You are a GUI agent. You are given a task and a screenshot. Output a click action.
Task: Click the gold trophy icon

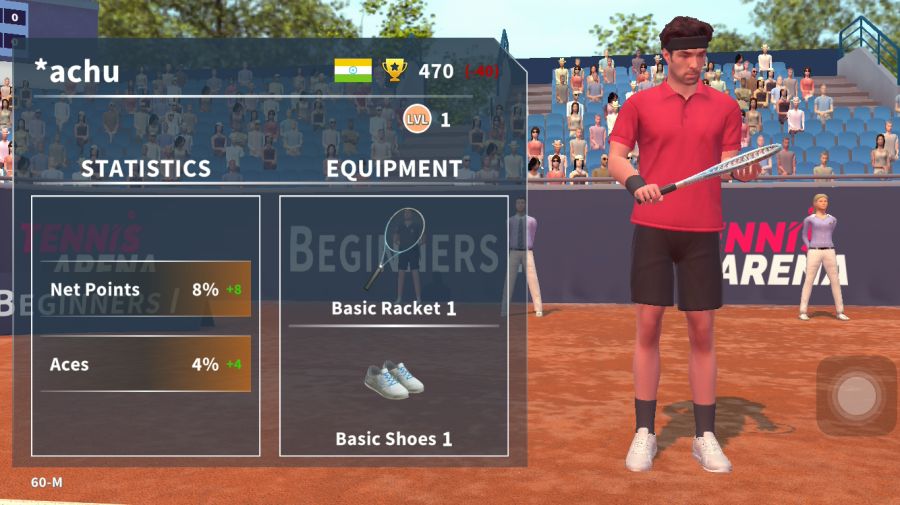coord(395,71)
